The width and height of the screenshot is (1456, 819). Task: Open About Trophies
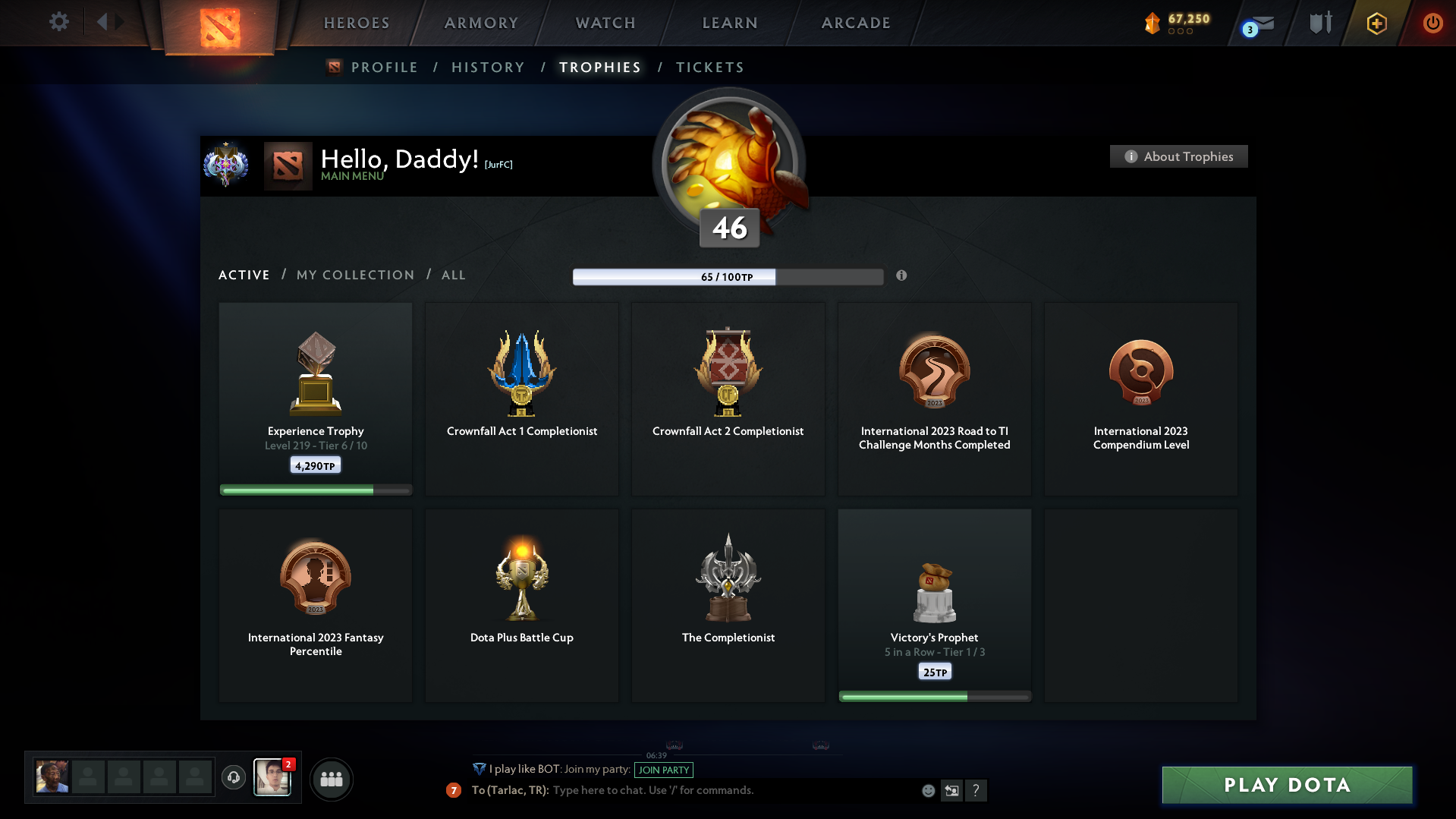1178,156
